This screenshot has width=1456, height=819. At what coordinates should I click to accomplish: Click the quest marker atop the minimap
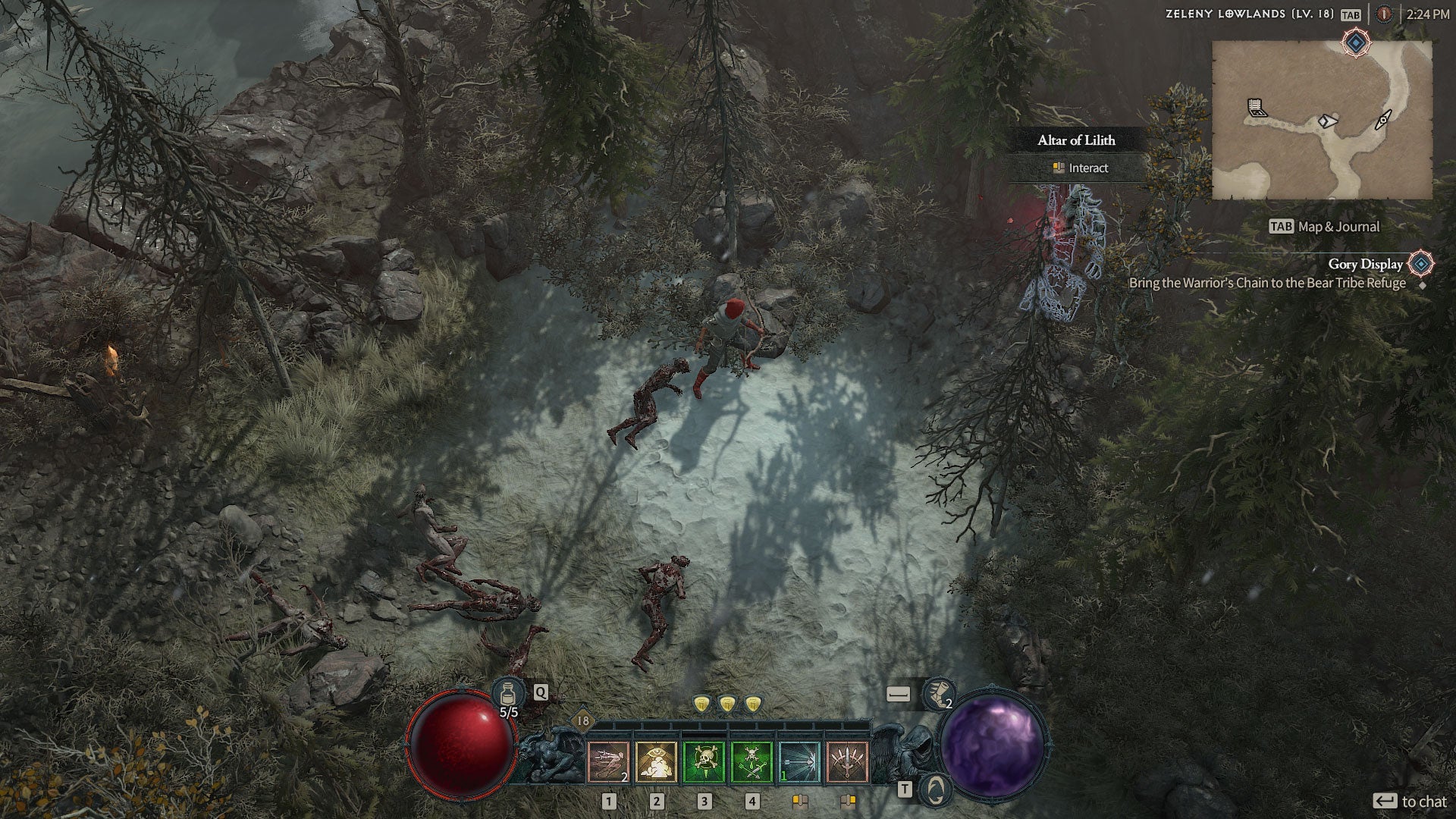[1355, 43]
